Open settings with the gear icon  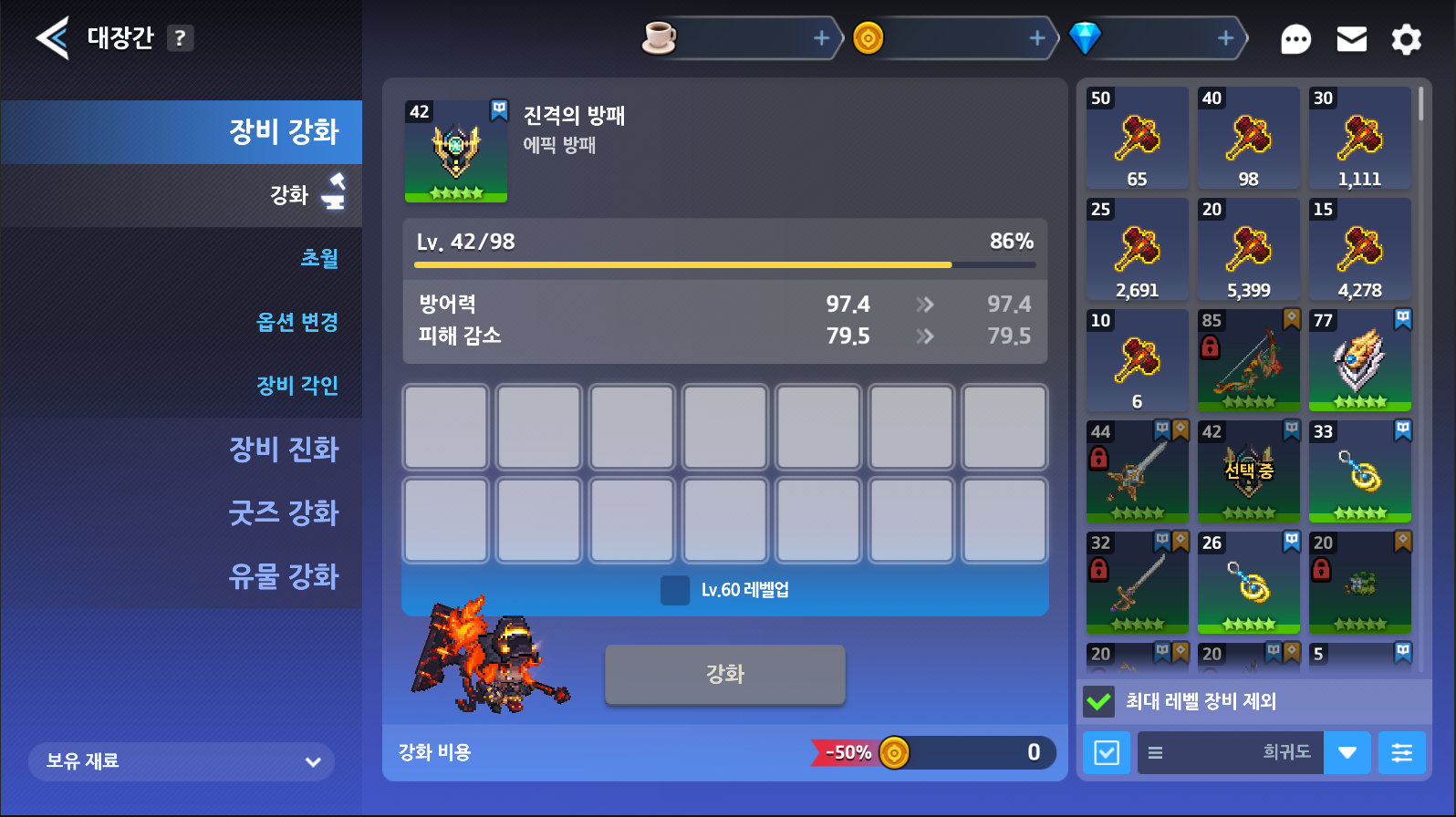pos(1406,39)
